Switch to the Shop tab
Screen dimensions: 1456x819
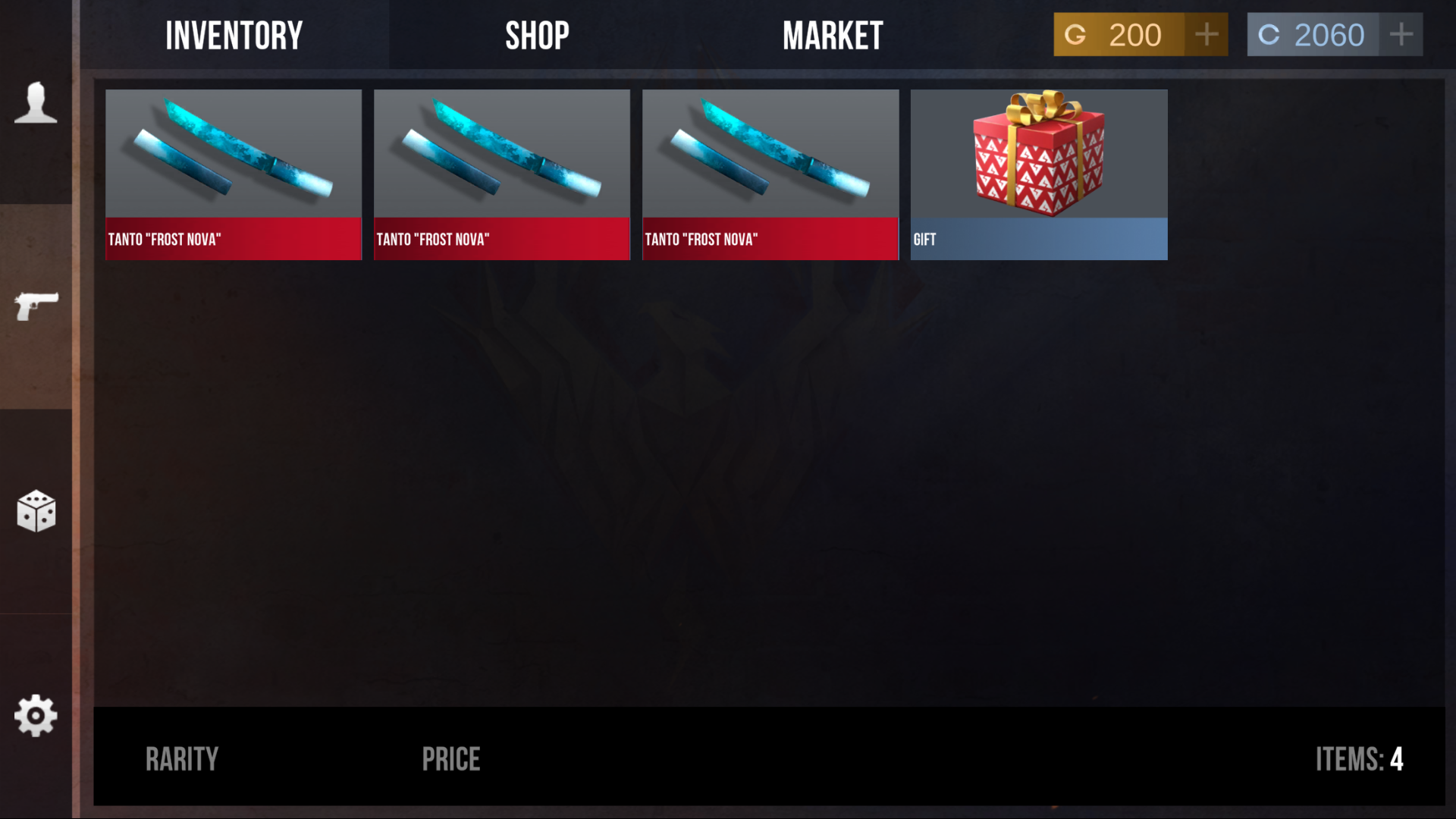tap(538, 34)
